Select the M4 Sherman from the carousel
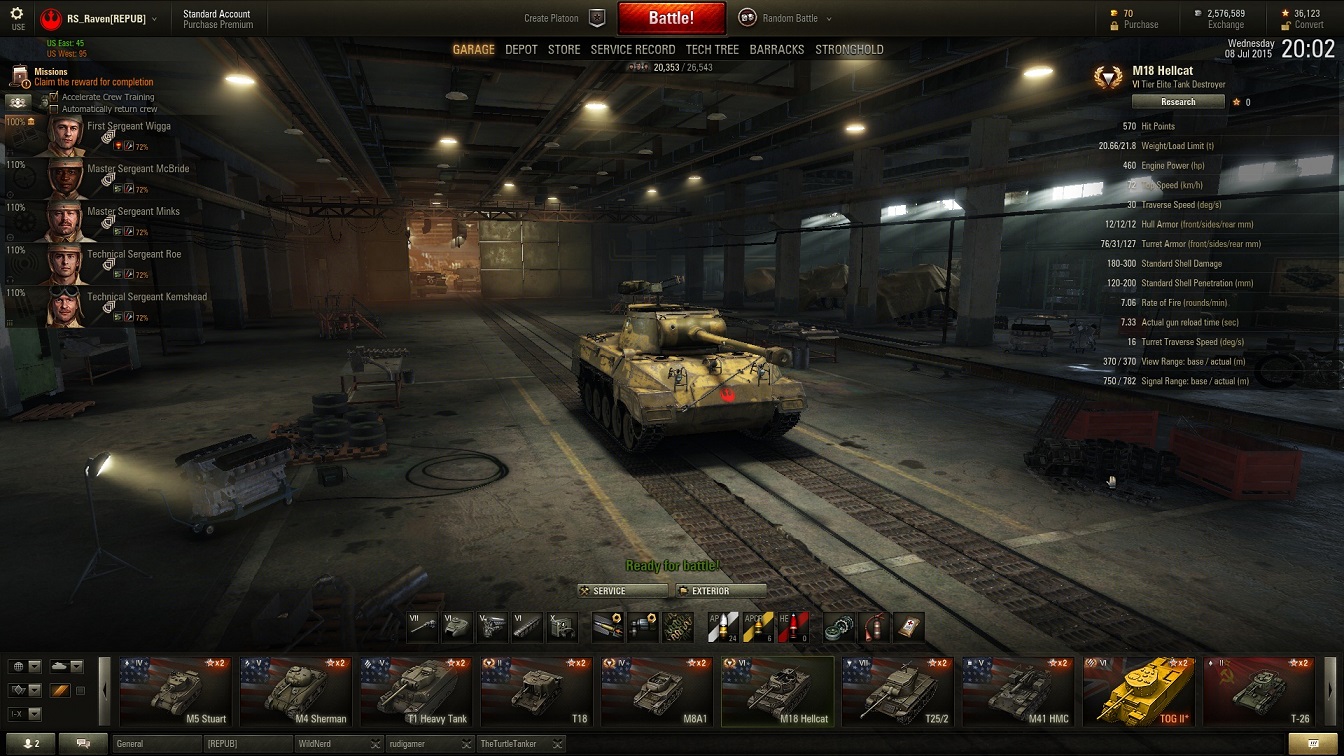Image resolution: width=1344 pixels, height=756 pixels. [x=295, y=691]
